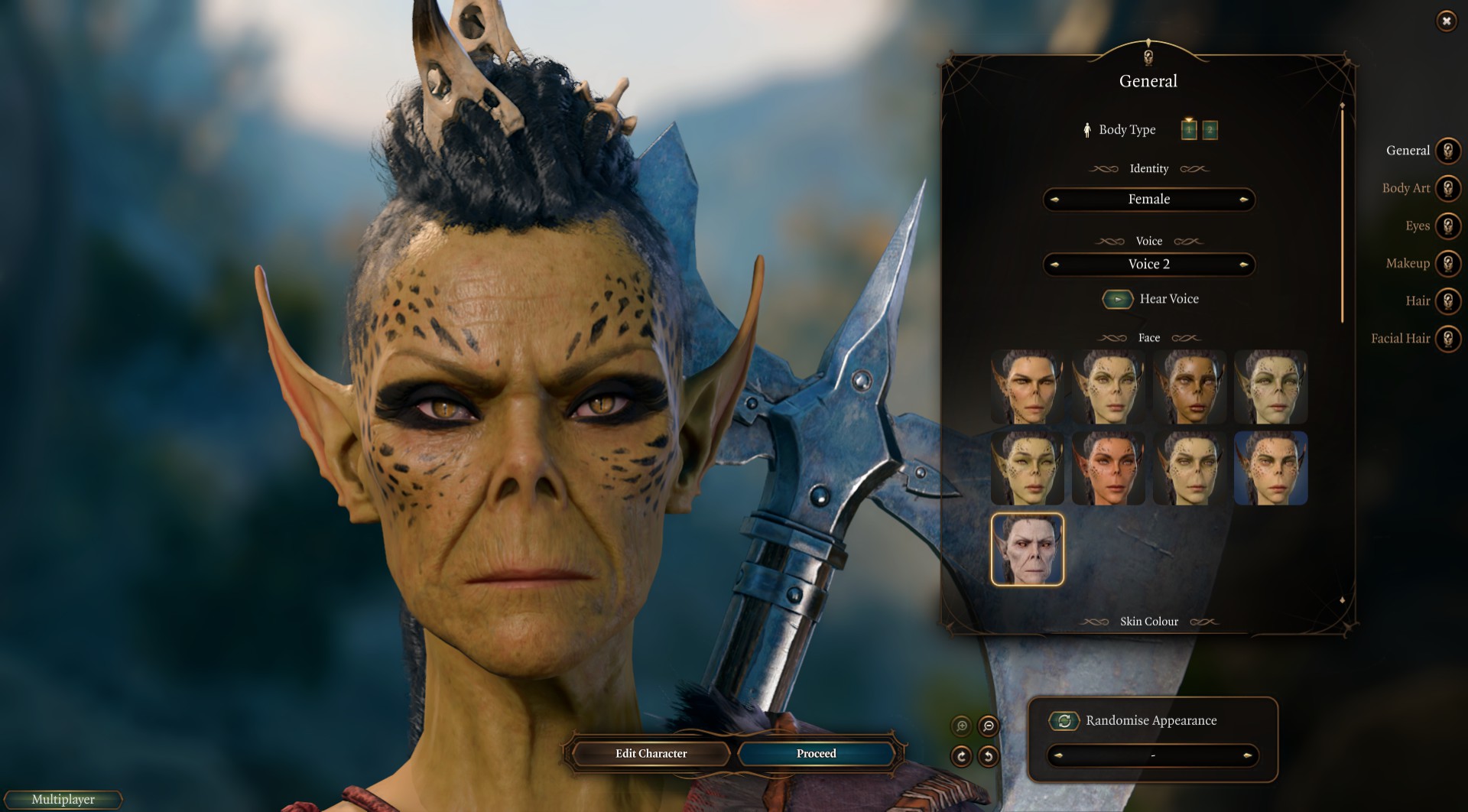Show the Facial Hair category

tap(1447, 338)
